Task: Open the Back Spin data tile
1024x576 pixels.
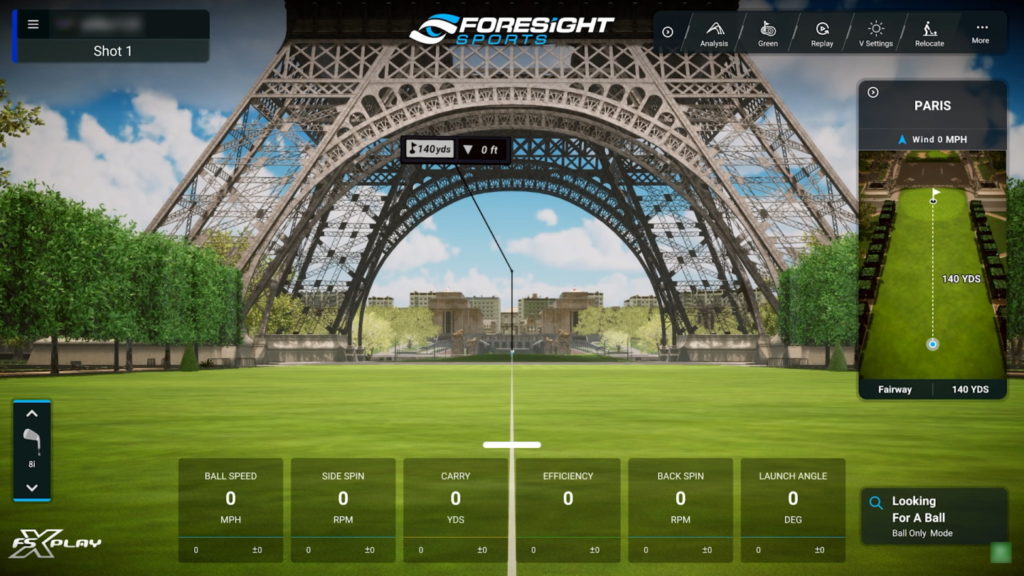Action: click(x=680, y=509)
